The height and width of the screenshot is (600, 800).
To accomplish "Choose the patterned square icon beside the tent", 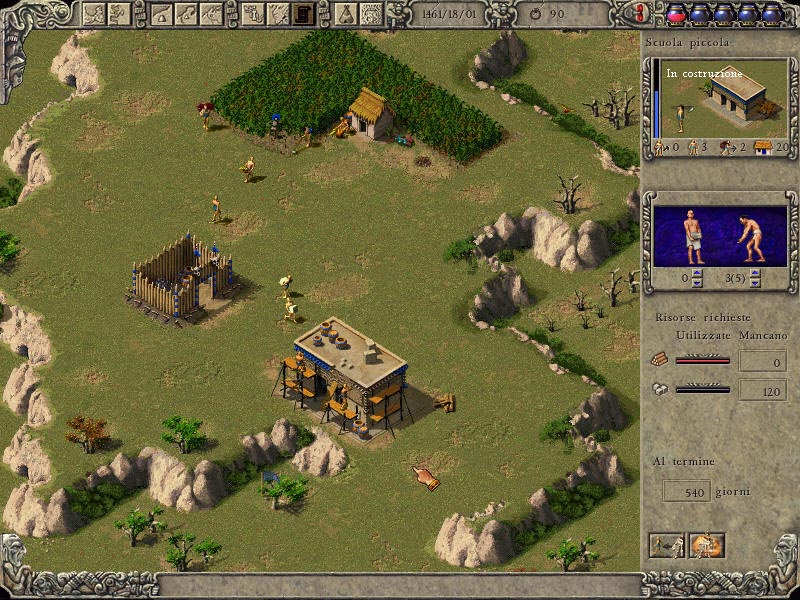I will pos(371,13).
